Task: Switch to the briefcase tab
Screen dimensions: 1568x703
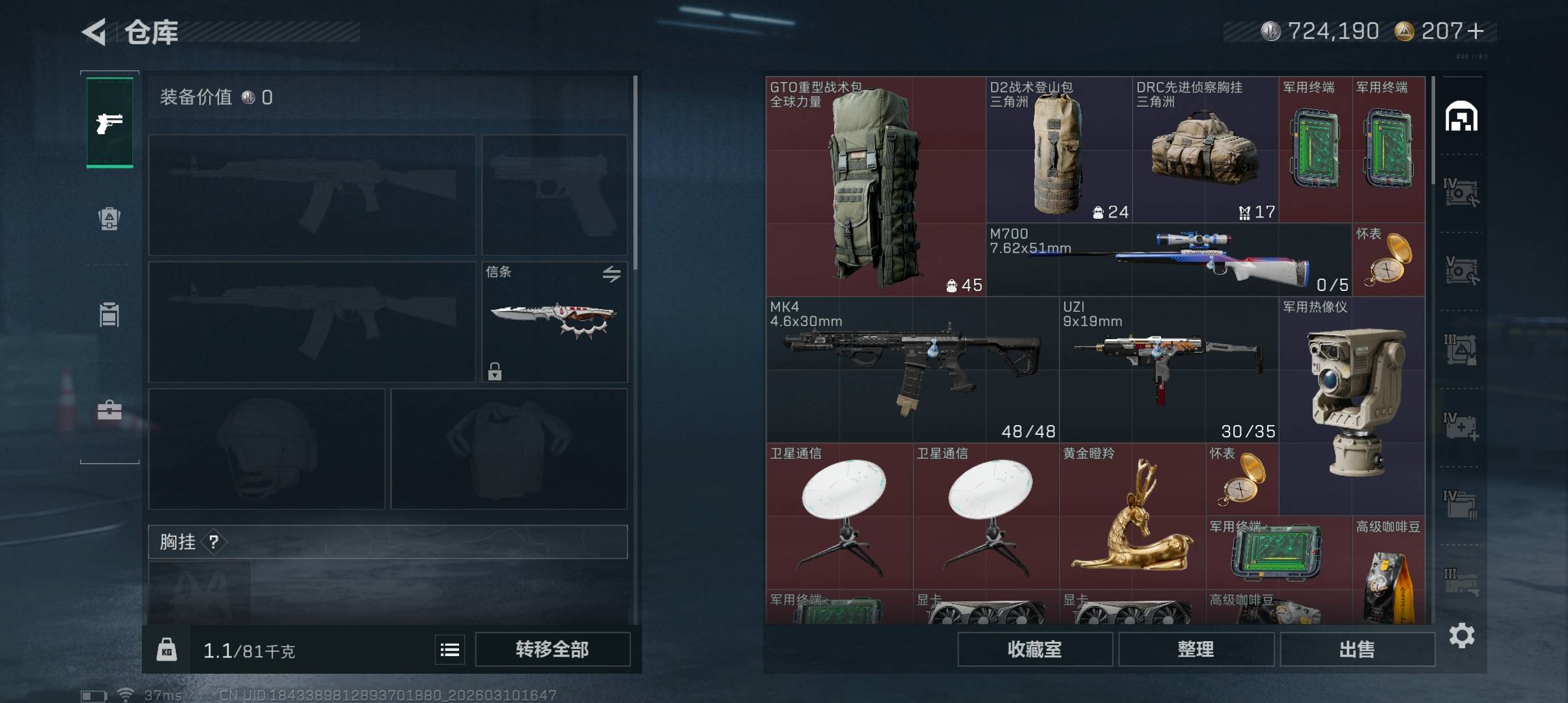Action: (x=109, y=411)
